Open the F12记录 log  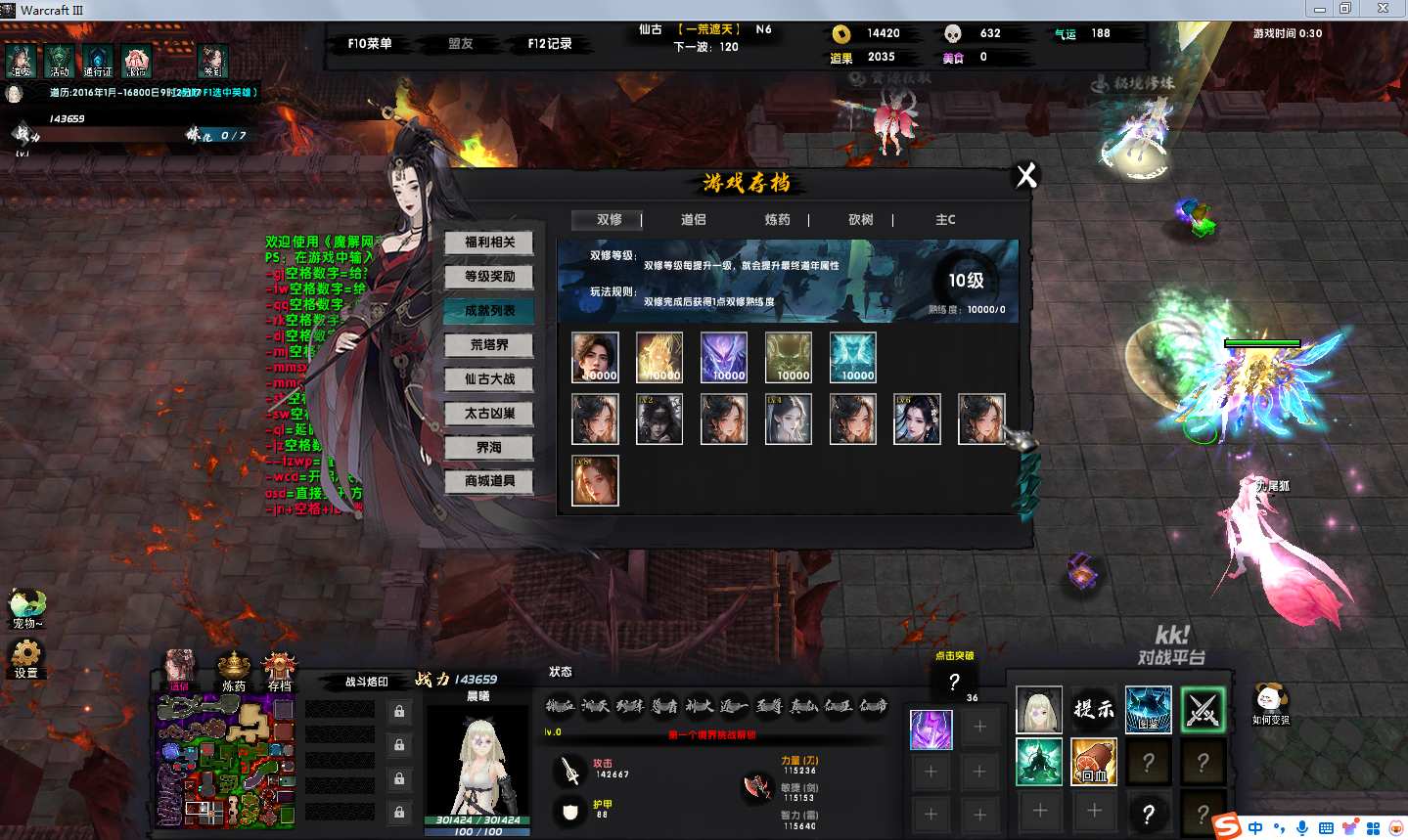[549, 44]
